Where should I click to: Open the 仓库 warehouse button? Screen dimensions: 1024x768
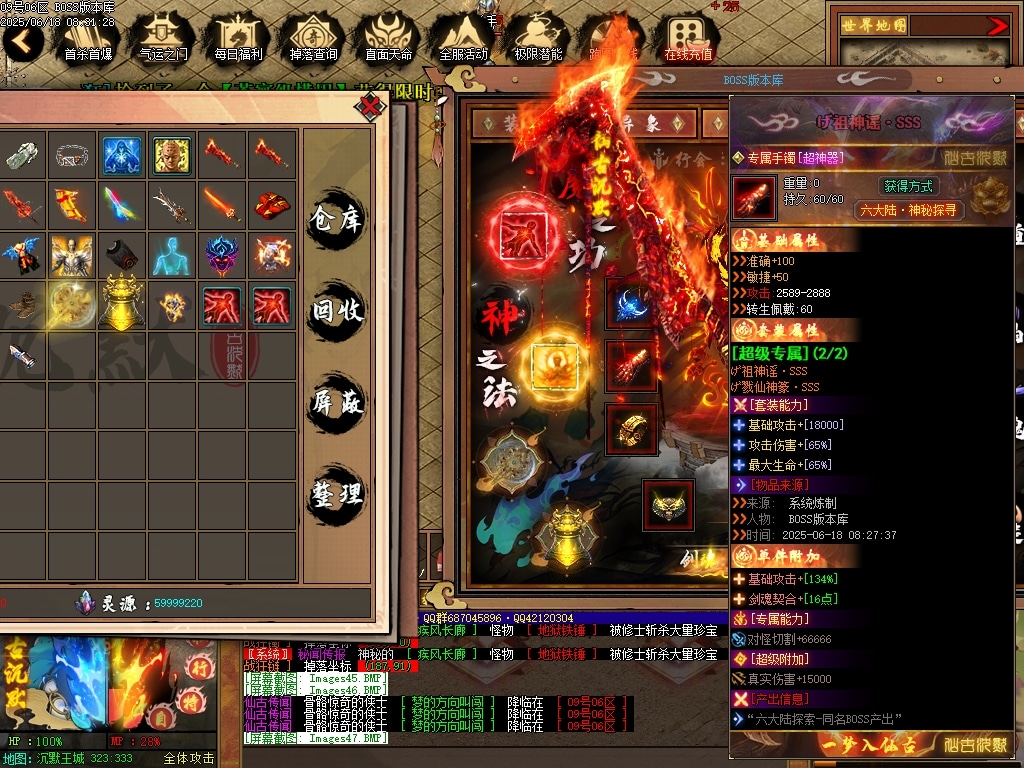pyautogui.click(x=336, y=218)
